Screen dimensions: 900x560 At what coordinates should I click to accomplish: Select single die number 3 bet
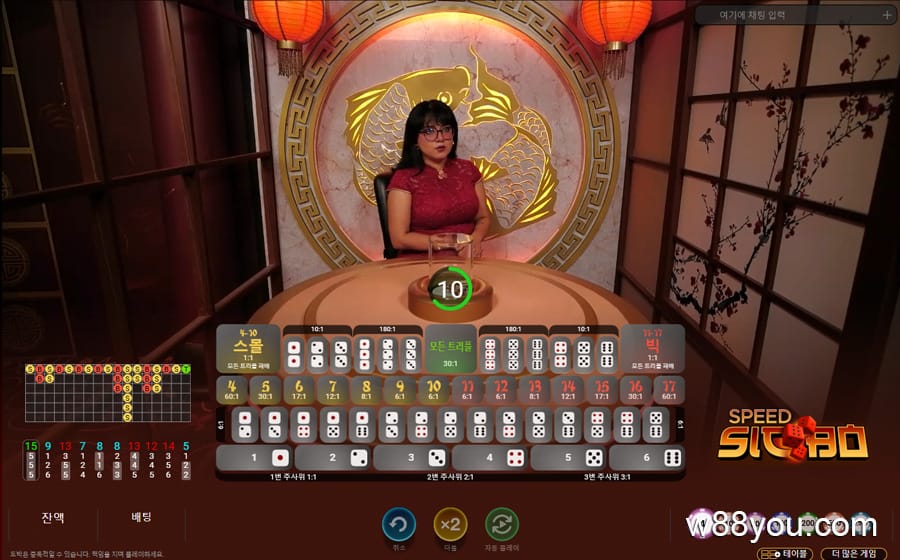pos(411,458)
